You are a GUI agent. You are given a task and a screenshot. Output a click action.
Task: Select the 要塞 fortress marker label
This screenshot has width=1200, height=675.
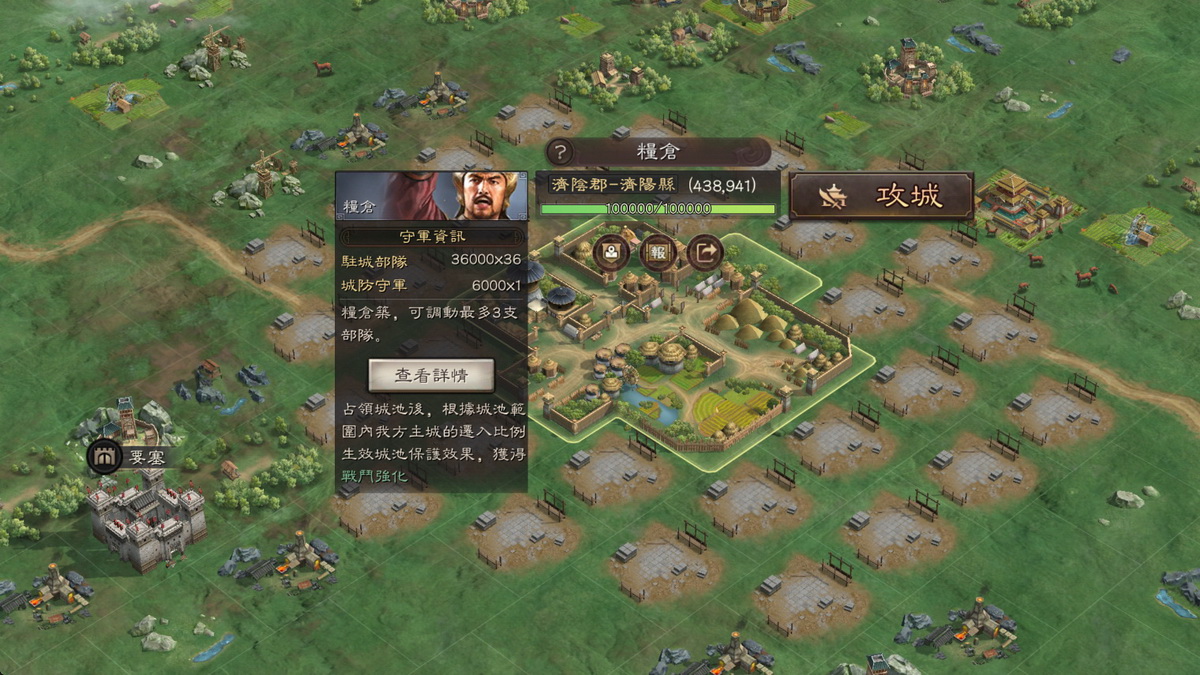138,457
